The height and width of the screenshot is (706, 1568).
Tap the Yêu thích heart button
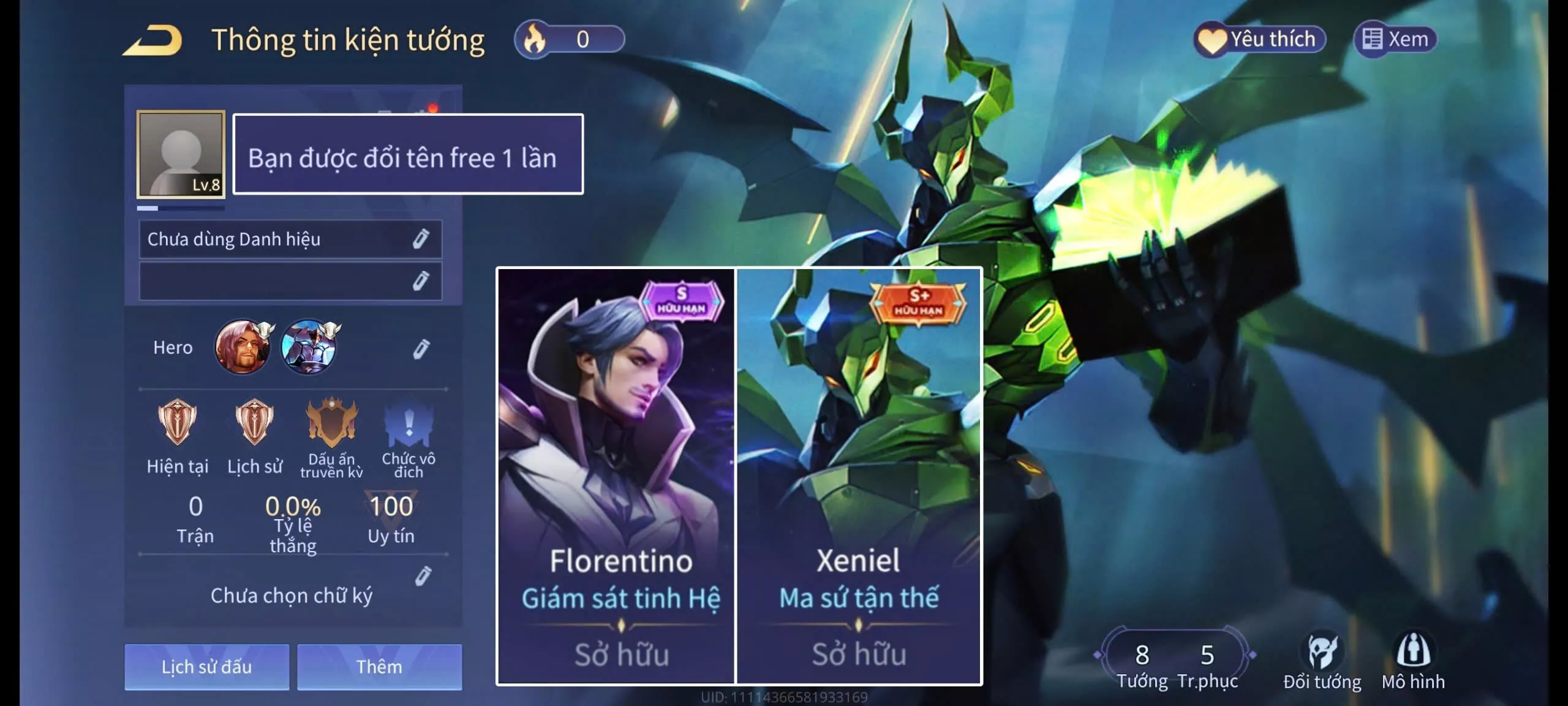coord(1259,40)
